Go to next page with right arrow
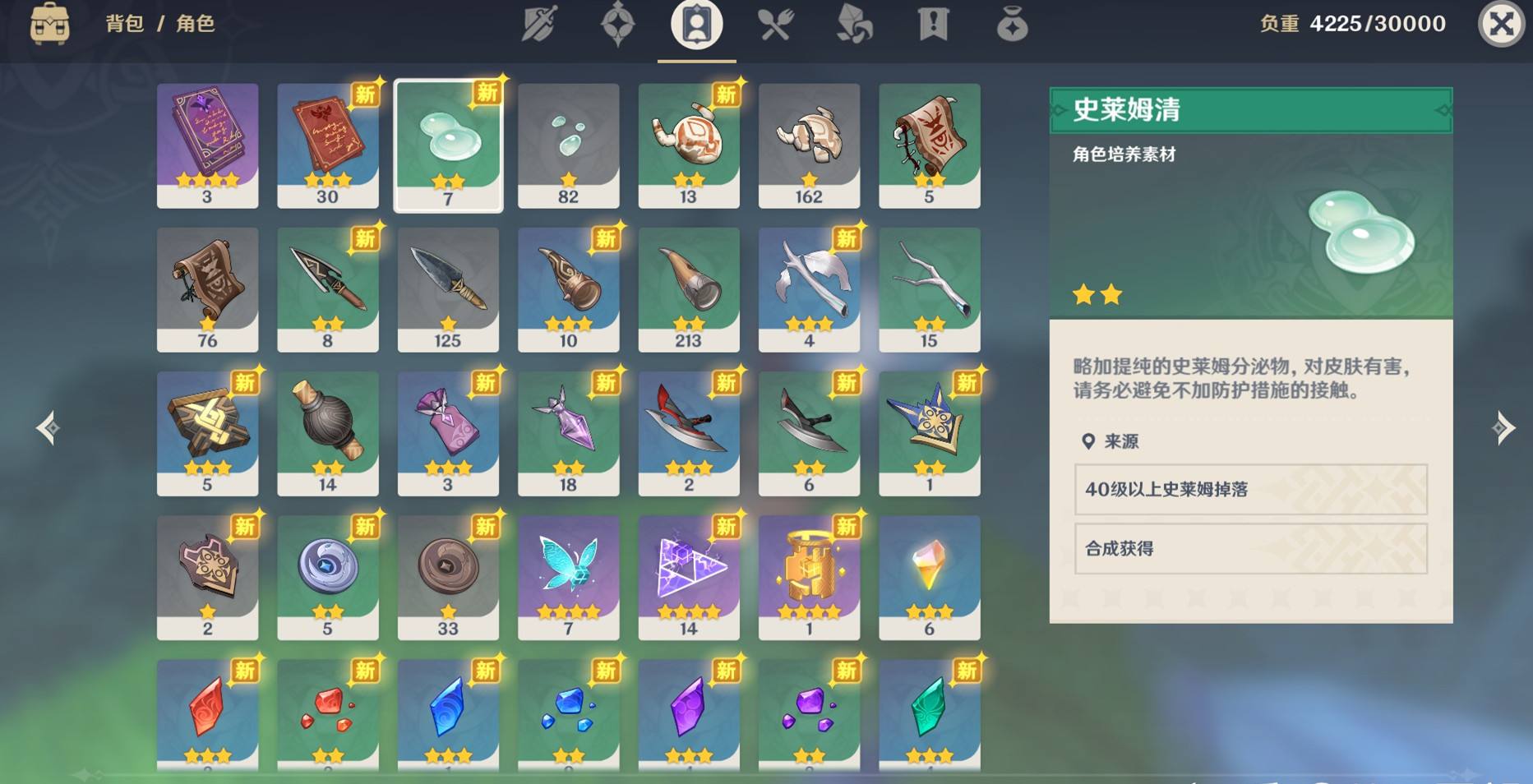The width and height of the screenshot is (1533, 784). (x=1503, y=428)
